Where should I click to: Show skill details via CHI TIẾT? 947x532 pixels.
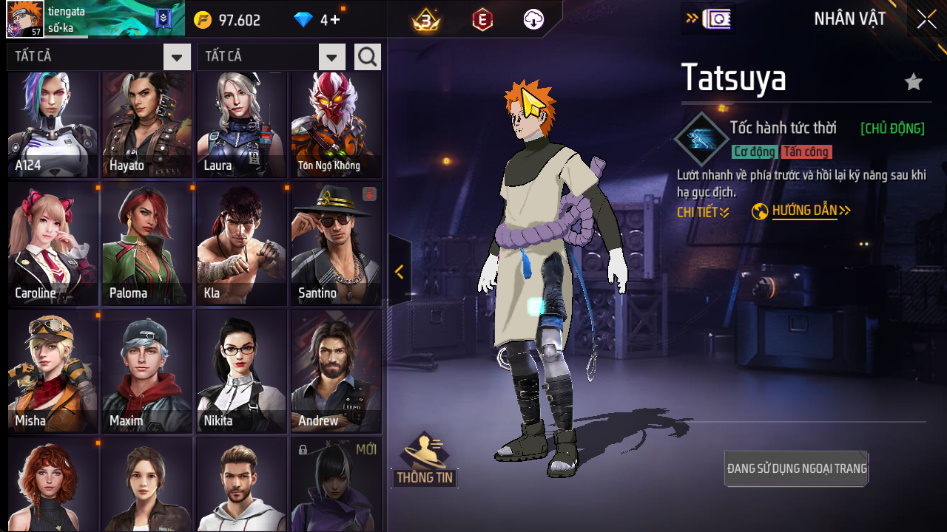(x=703, y=212)
